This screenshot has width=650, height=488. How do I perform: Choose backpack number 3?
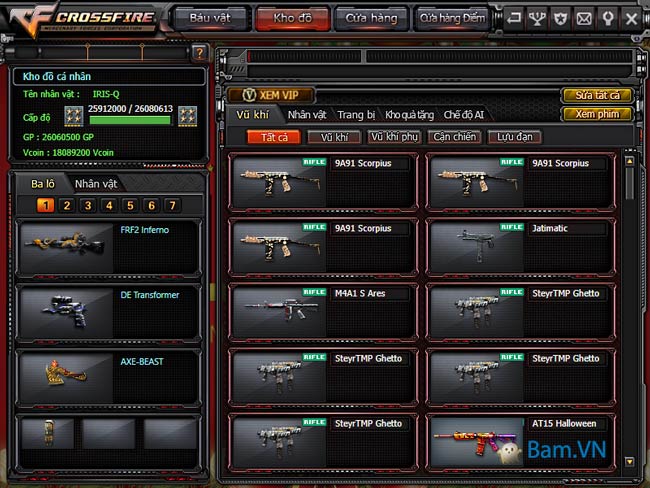tap(88, 205)
